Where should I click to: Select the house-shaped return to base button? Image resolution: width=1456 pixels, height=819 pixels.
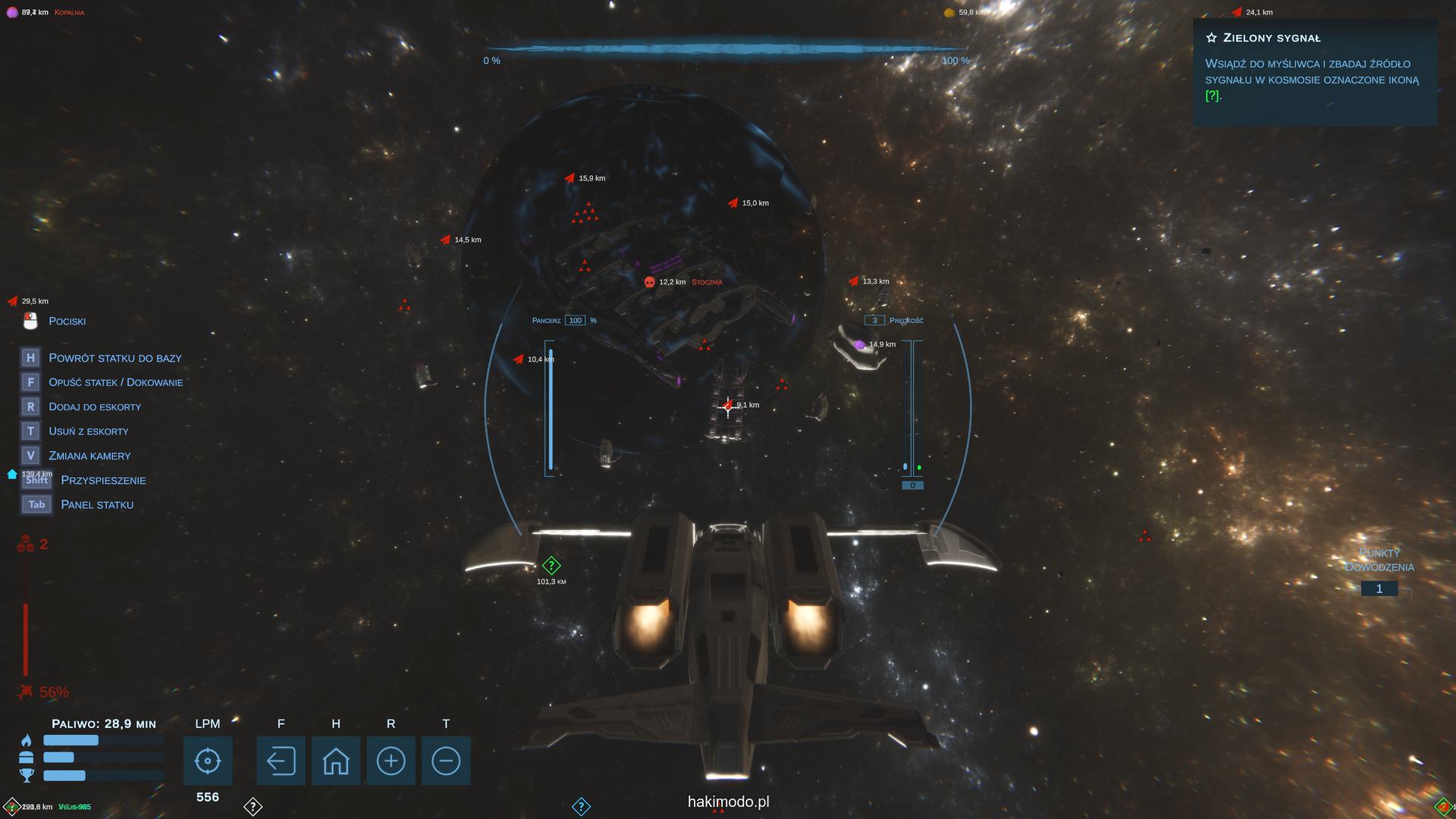tap(336, 761)
